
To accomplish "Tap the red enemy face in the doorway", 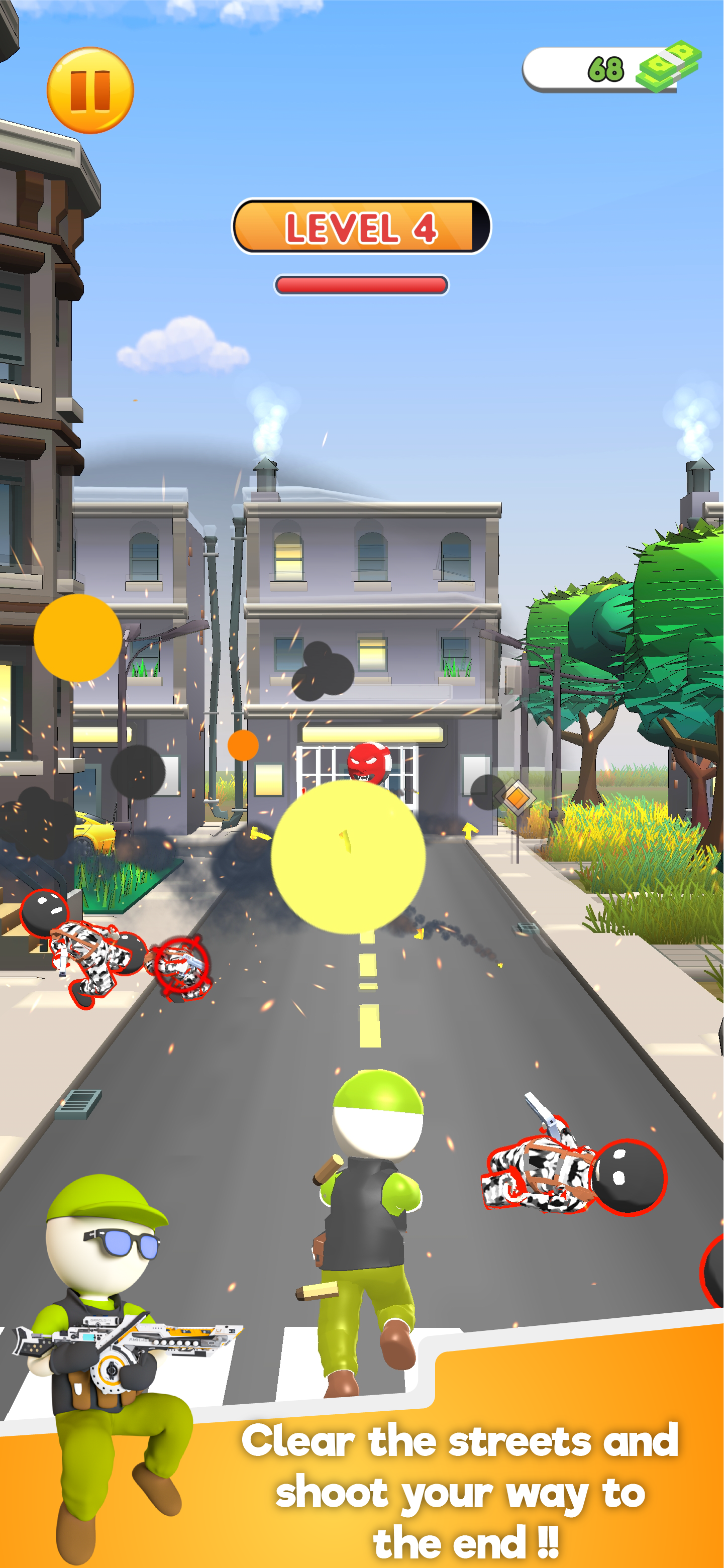I will 368,762.
